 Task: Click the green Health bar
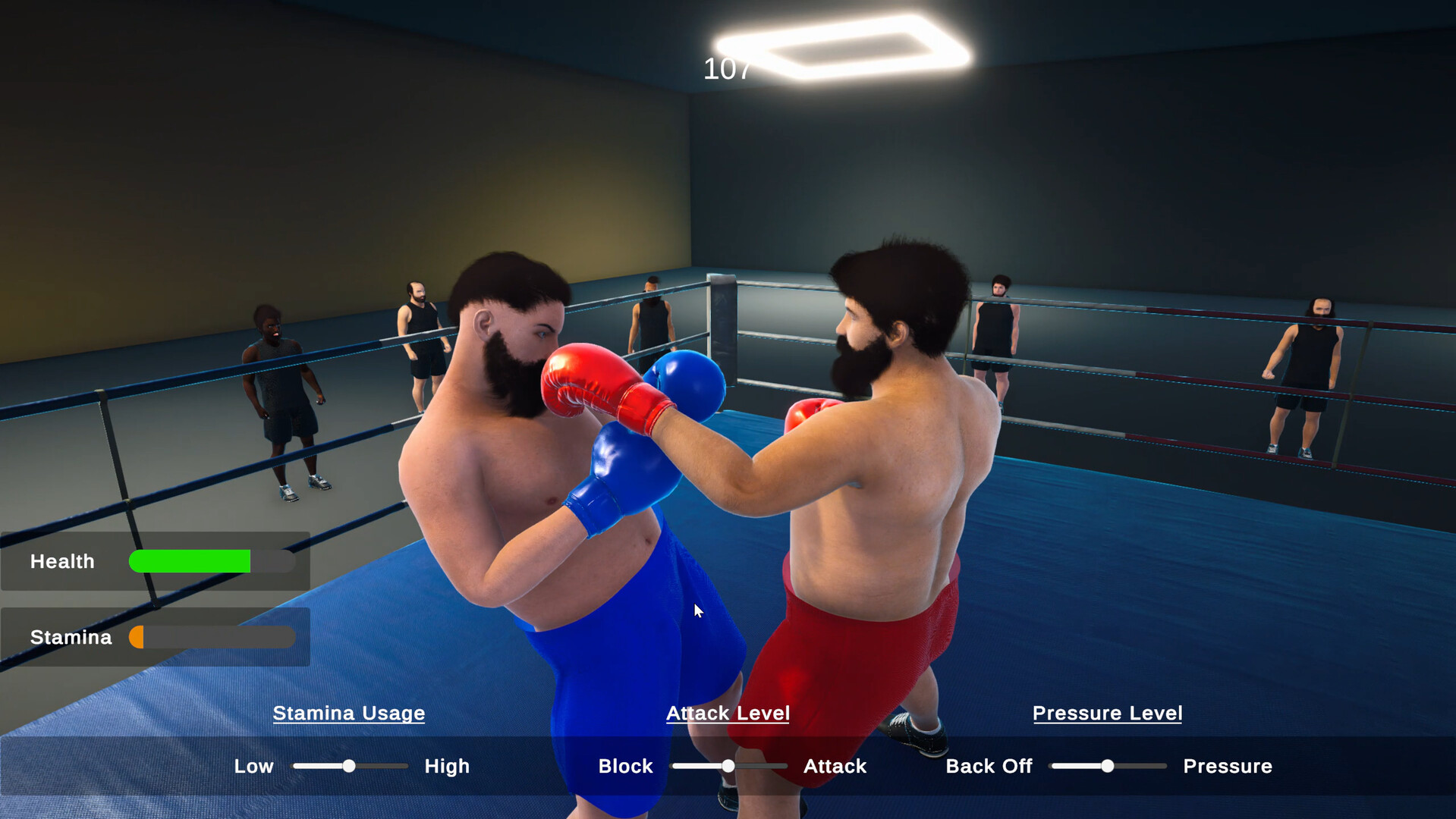(190, 561)
